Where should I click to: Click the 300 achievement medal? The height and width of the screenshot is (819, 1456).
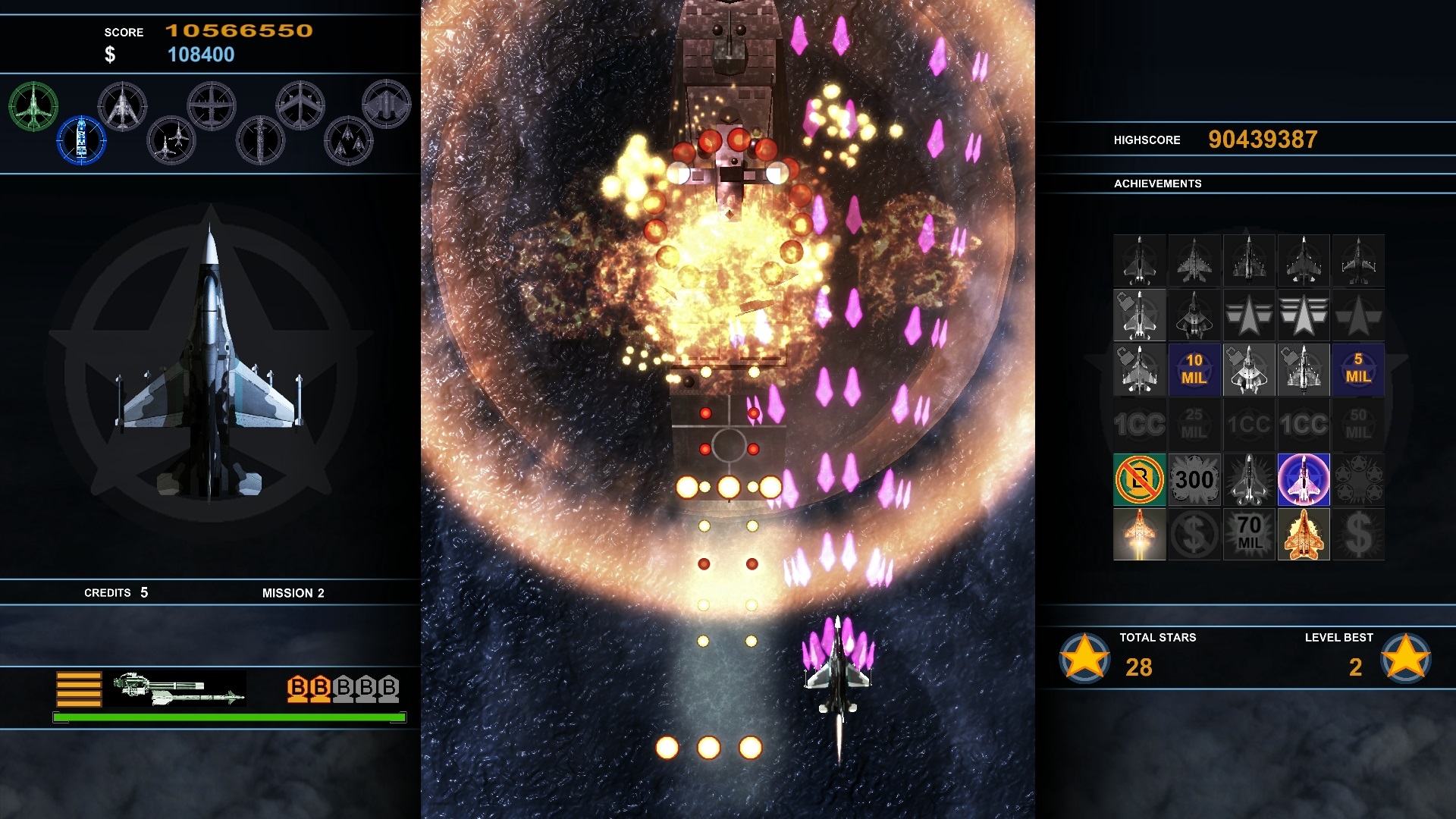click(1194, 480)
